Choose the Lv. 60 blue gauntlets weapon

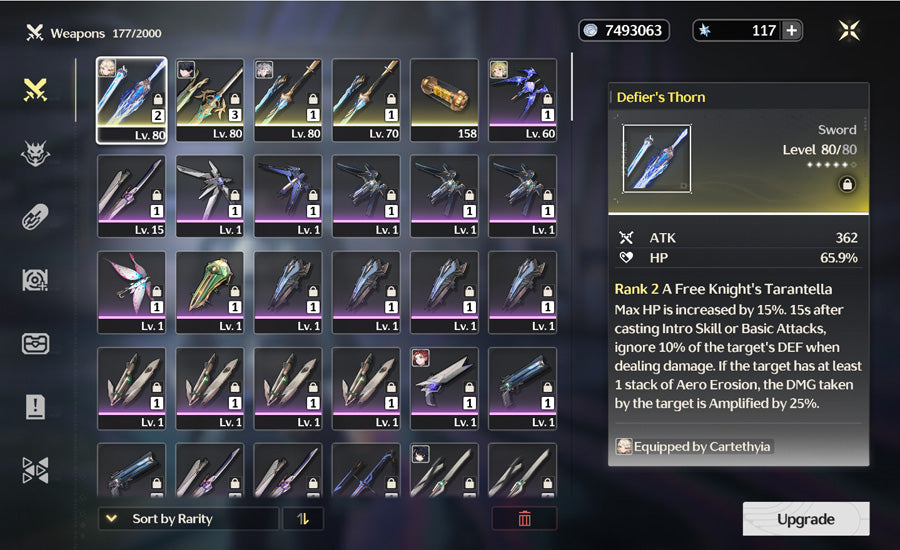[x=523, y=100]
